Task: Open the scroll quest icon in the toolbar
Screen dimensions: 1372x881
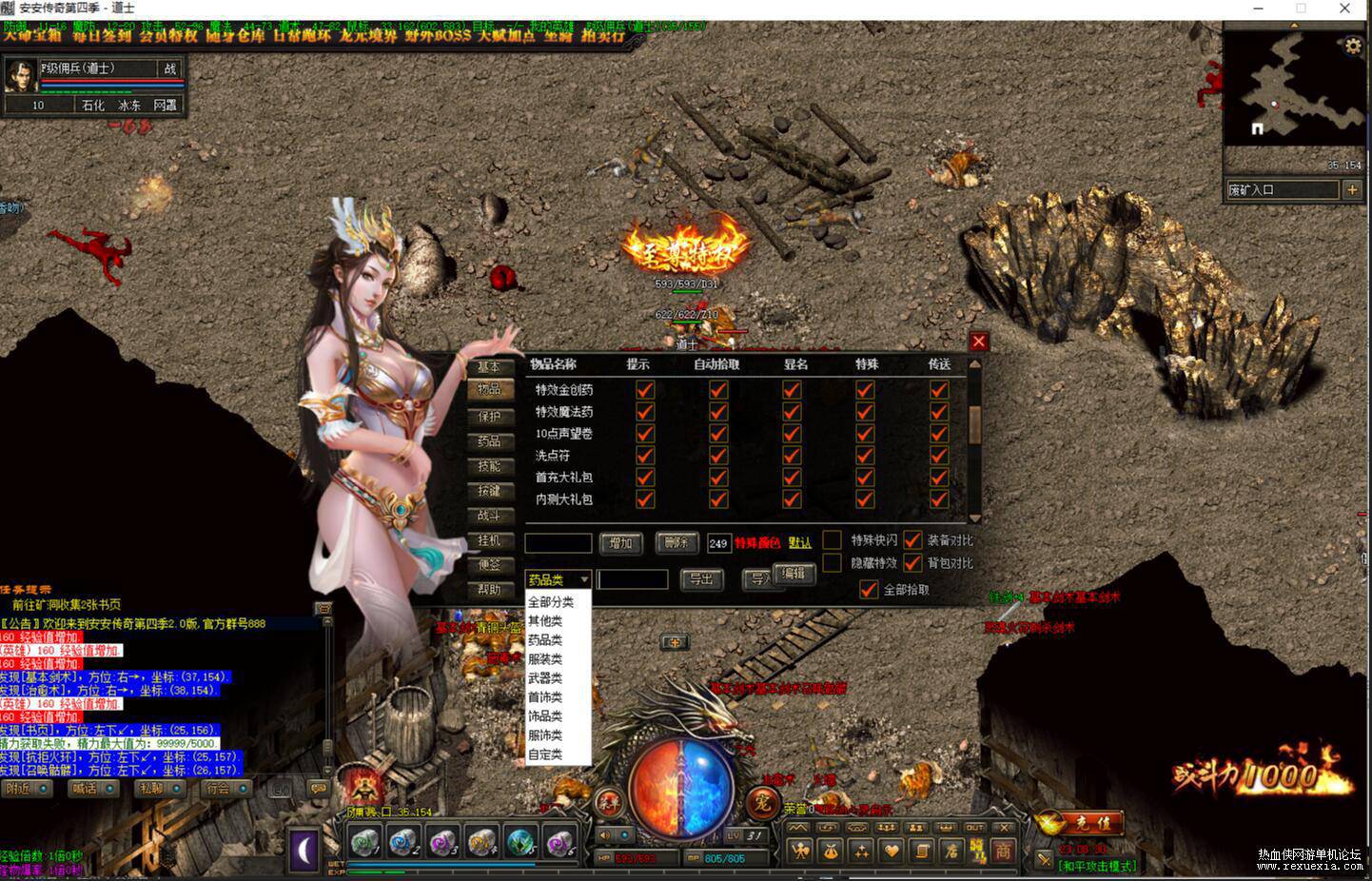Action: (922, 851)
